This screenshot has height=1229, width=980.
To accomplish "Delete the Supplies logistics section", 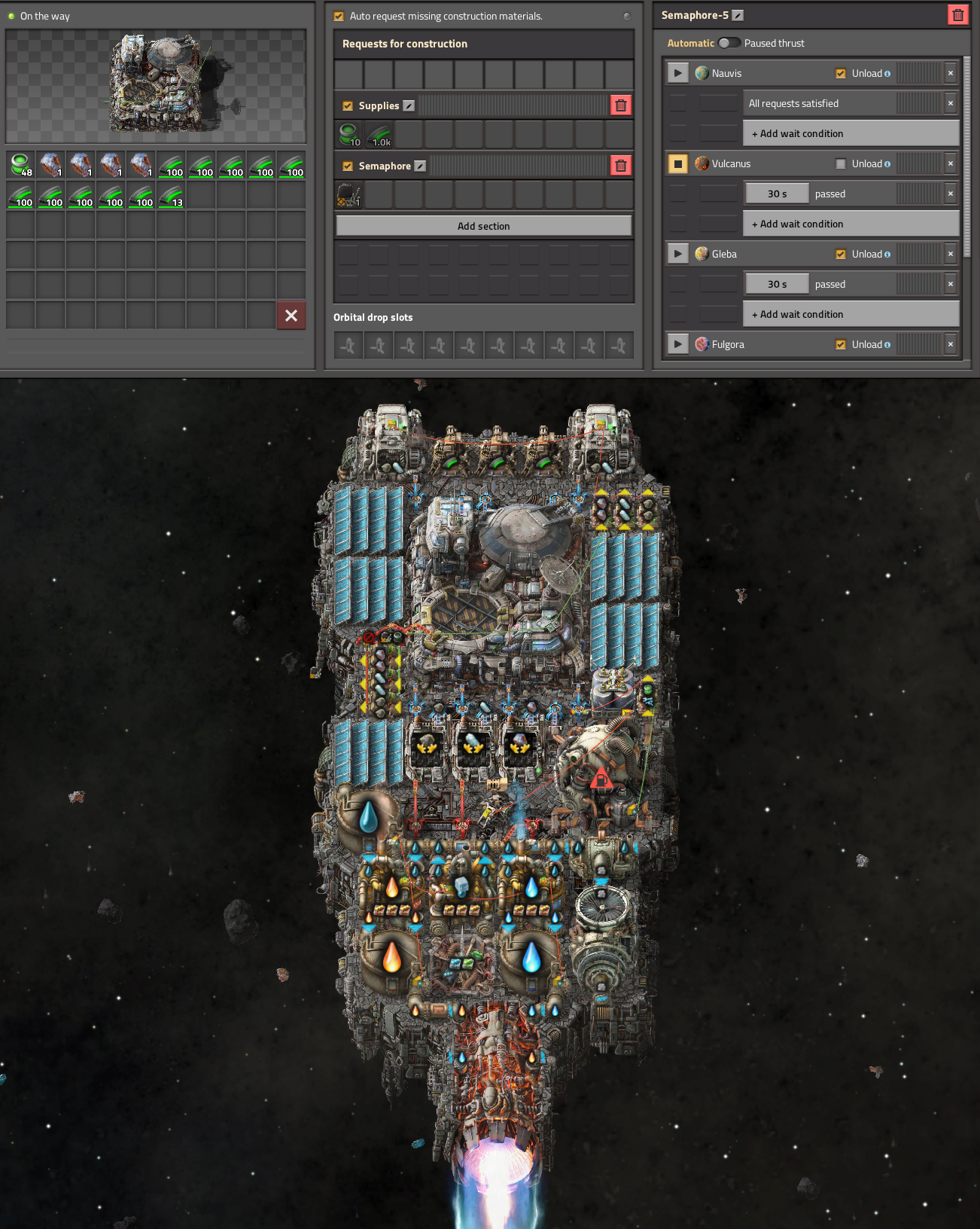I will (620, 105).
